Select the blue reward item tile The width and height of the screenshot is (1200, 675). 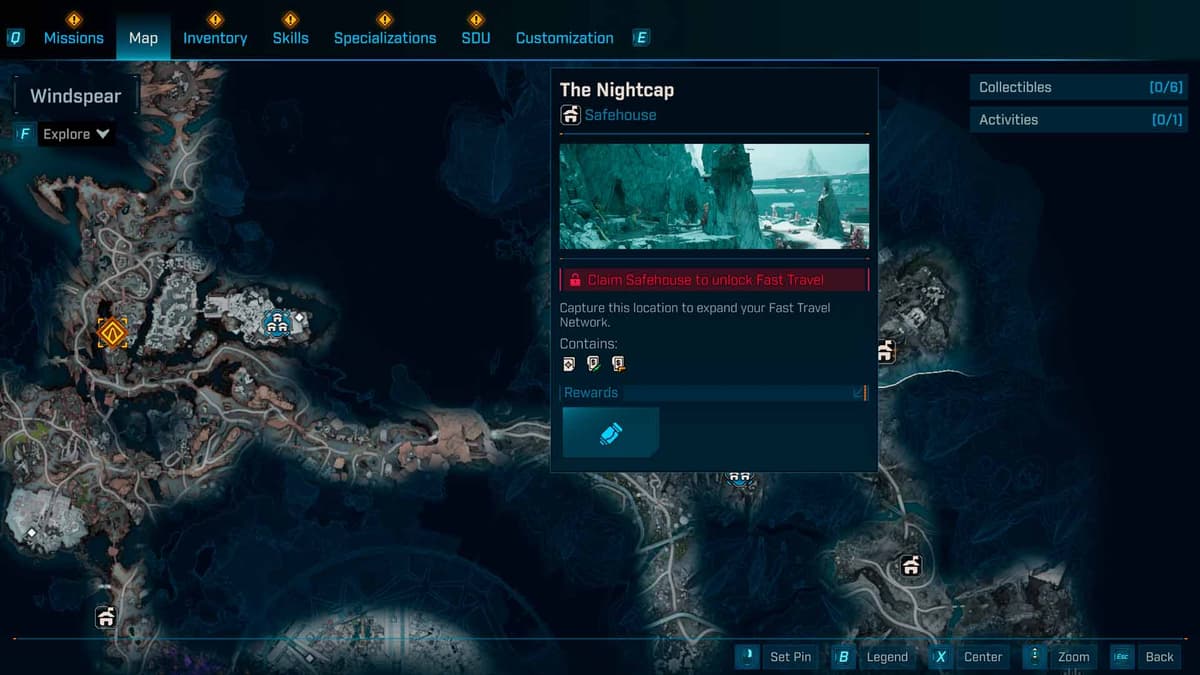(611, 433)
